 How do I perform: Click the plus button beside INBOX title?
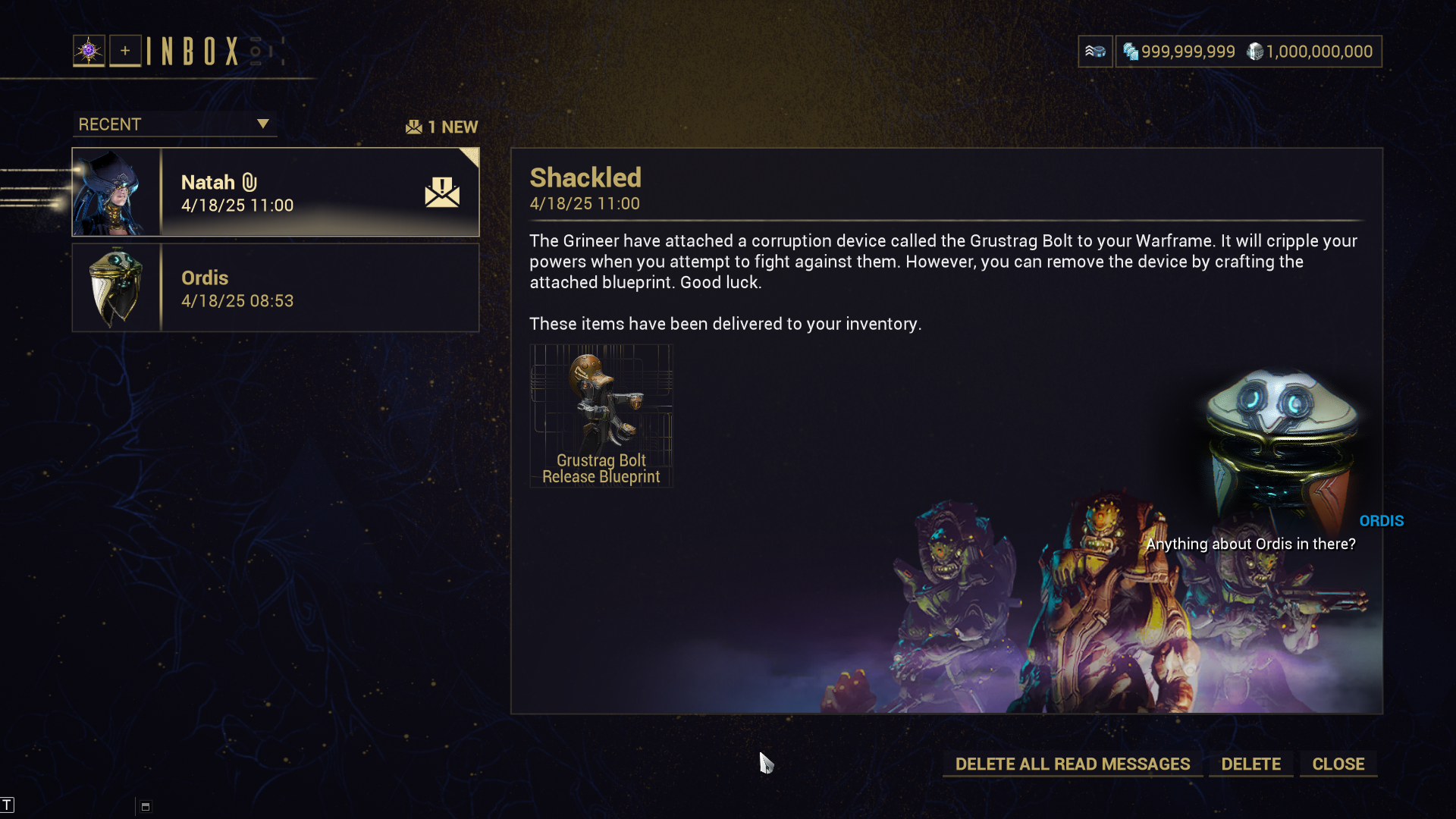pyautogui.click(x=125, y=51)
